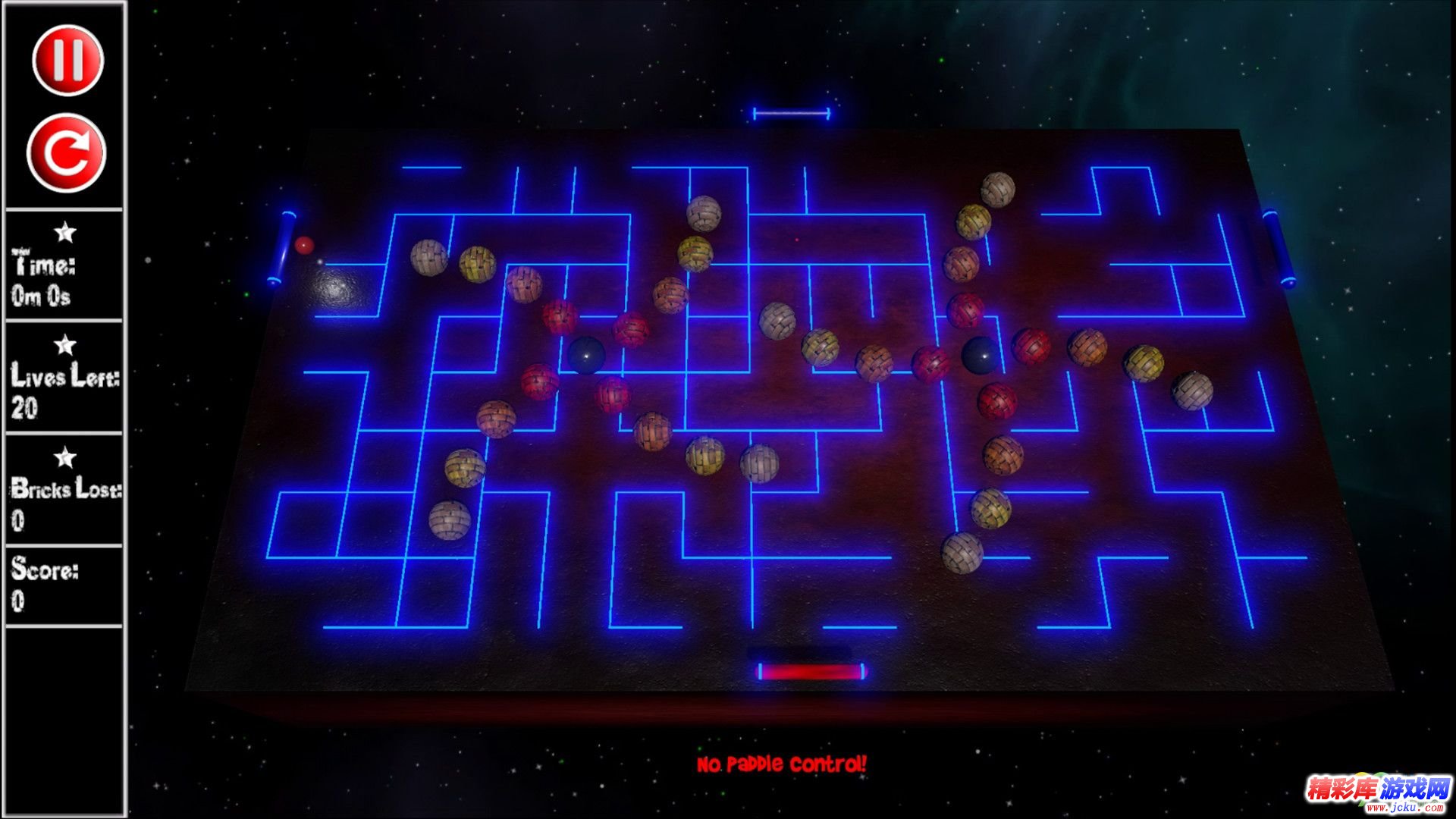Screen dimensions: 1456x819
Task: Restart the level using the red arrow button
Action: point(67,153)
